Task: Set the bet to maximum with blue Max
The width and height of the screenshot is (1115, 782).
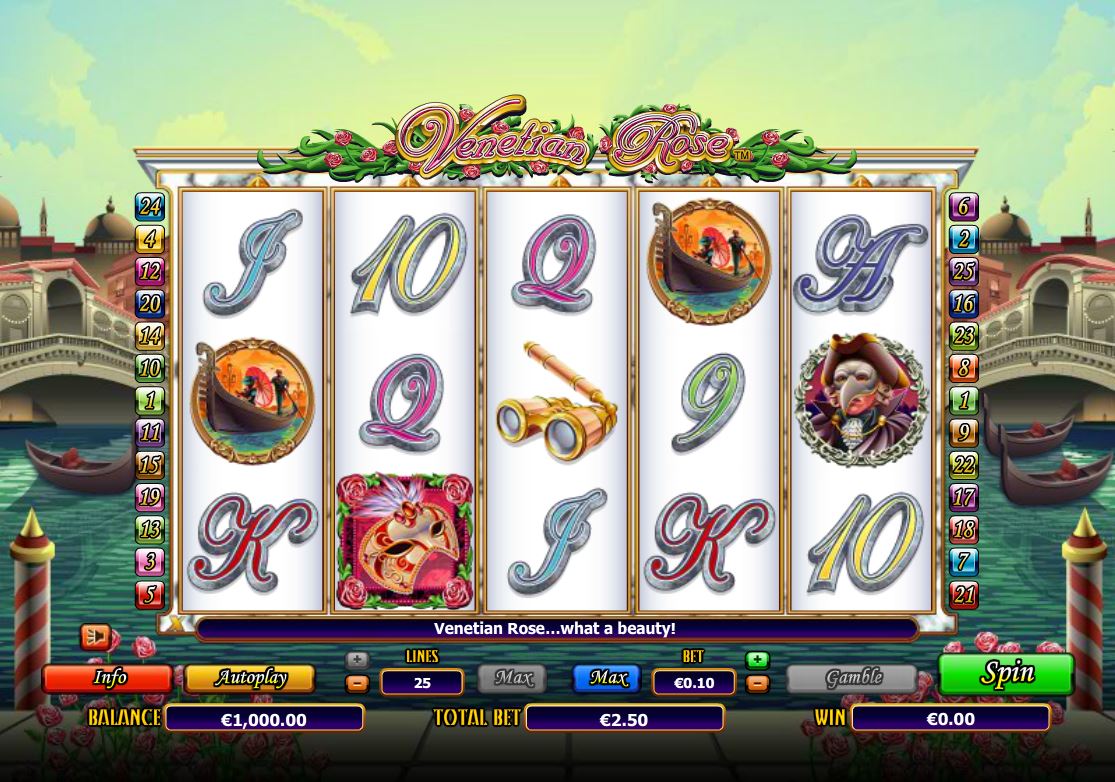Action: pos(607,678)
